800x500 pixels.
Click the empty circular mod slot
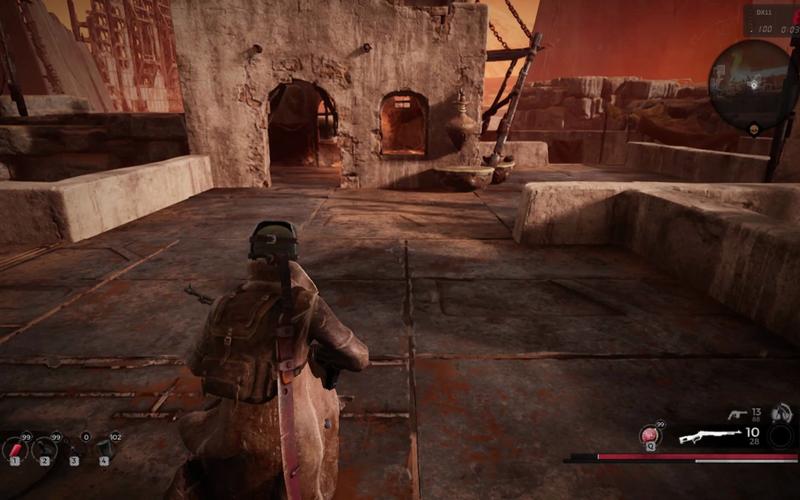tap(780, 437)
